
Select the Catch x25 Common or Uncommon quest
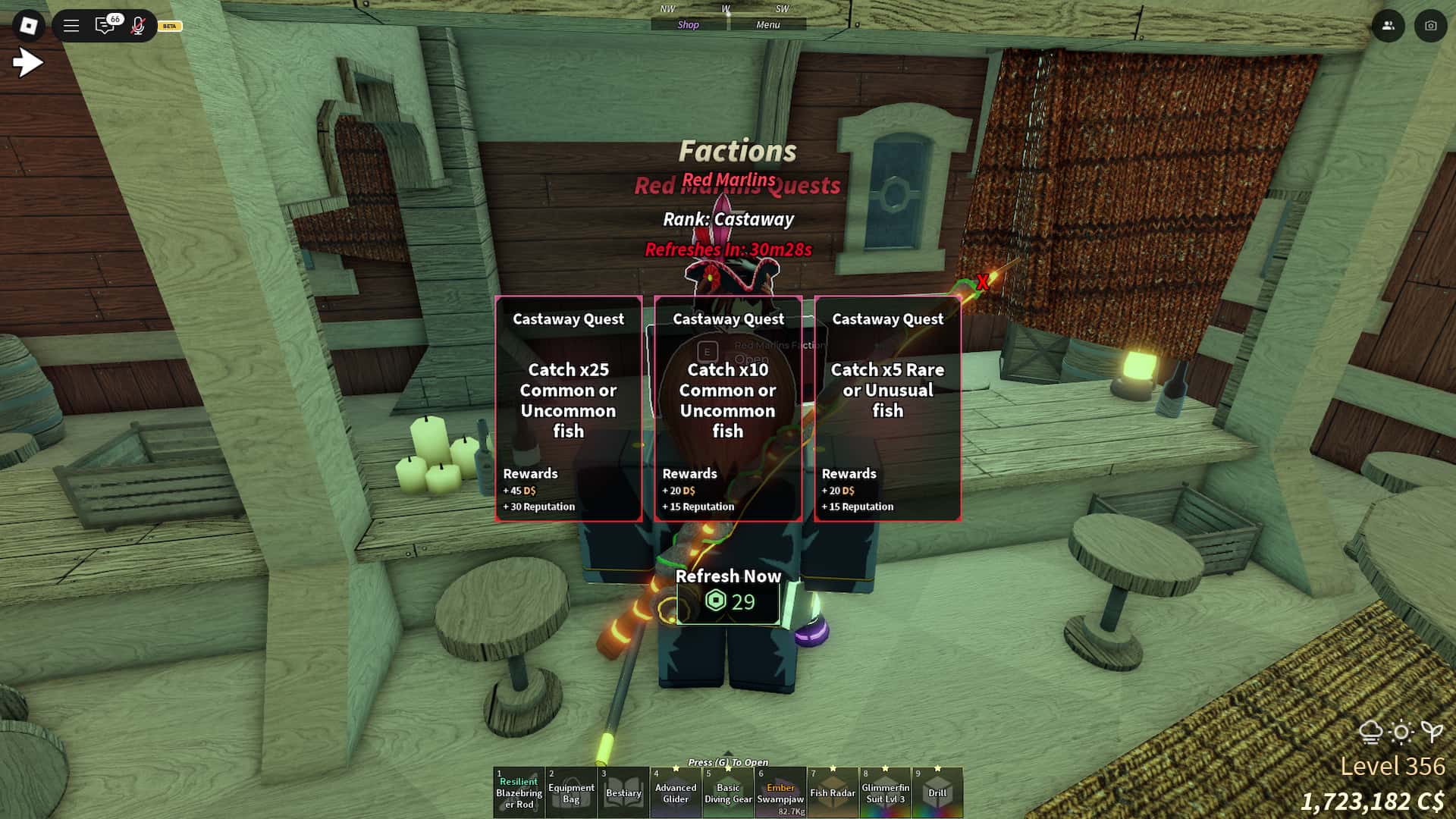(568, 408)
